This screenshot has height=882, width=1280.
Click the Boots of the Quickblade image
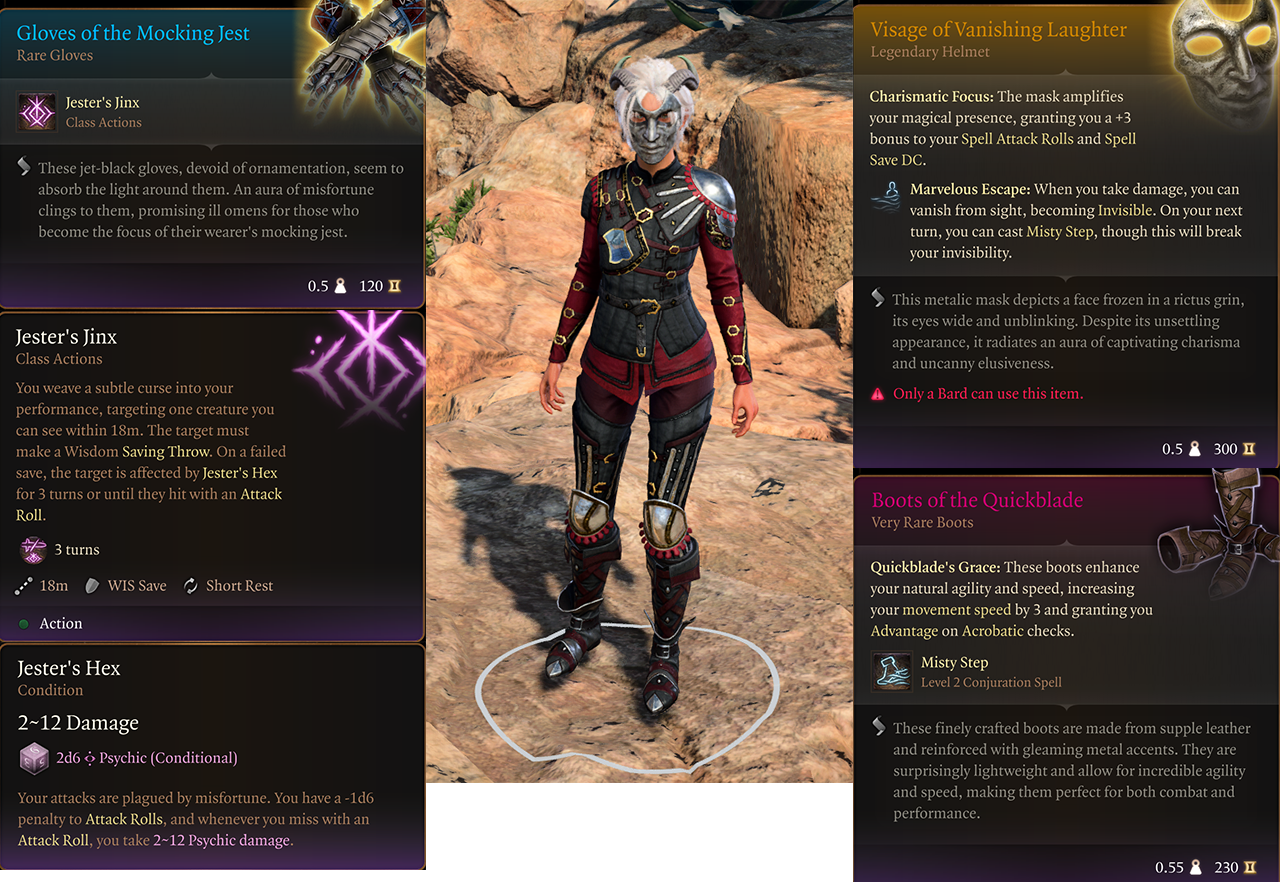point(1217,541)
